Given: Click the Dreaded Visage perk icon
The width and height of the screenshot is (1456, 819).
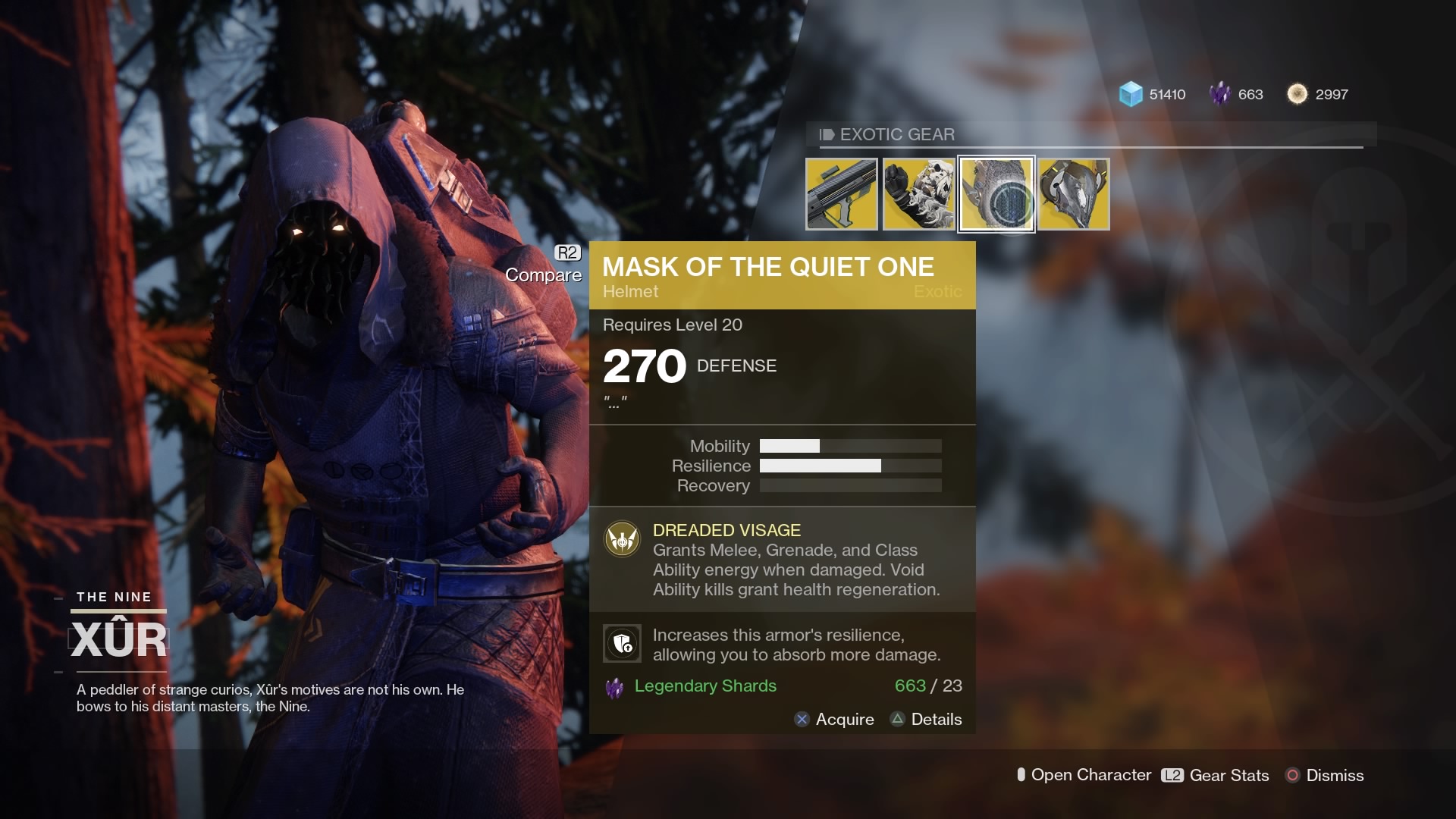Looking at the screenshot, I should point(622,539).
